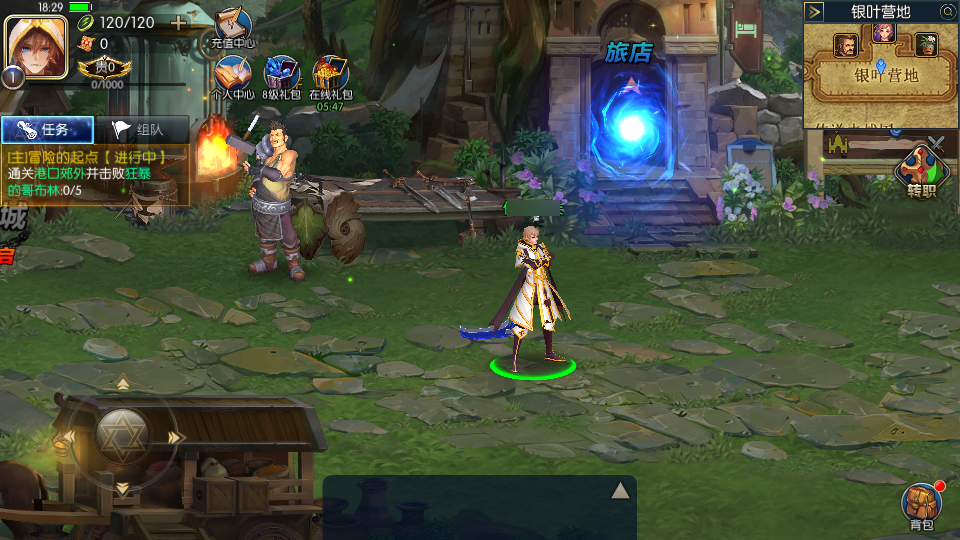Select the pink-haired woman portrait on minimap

tap(883, 32)
